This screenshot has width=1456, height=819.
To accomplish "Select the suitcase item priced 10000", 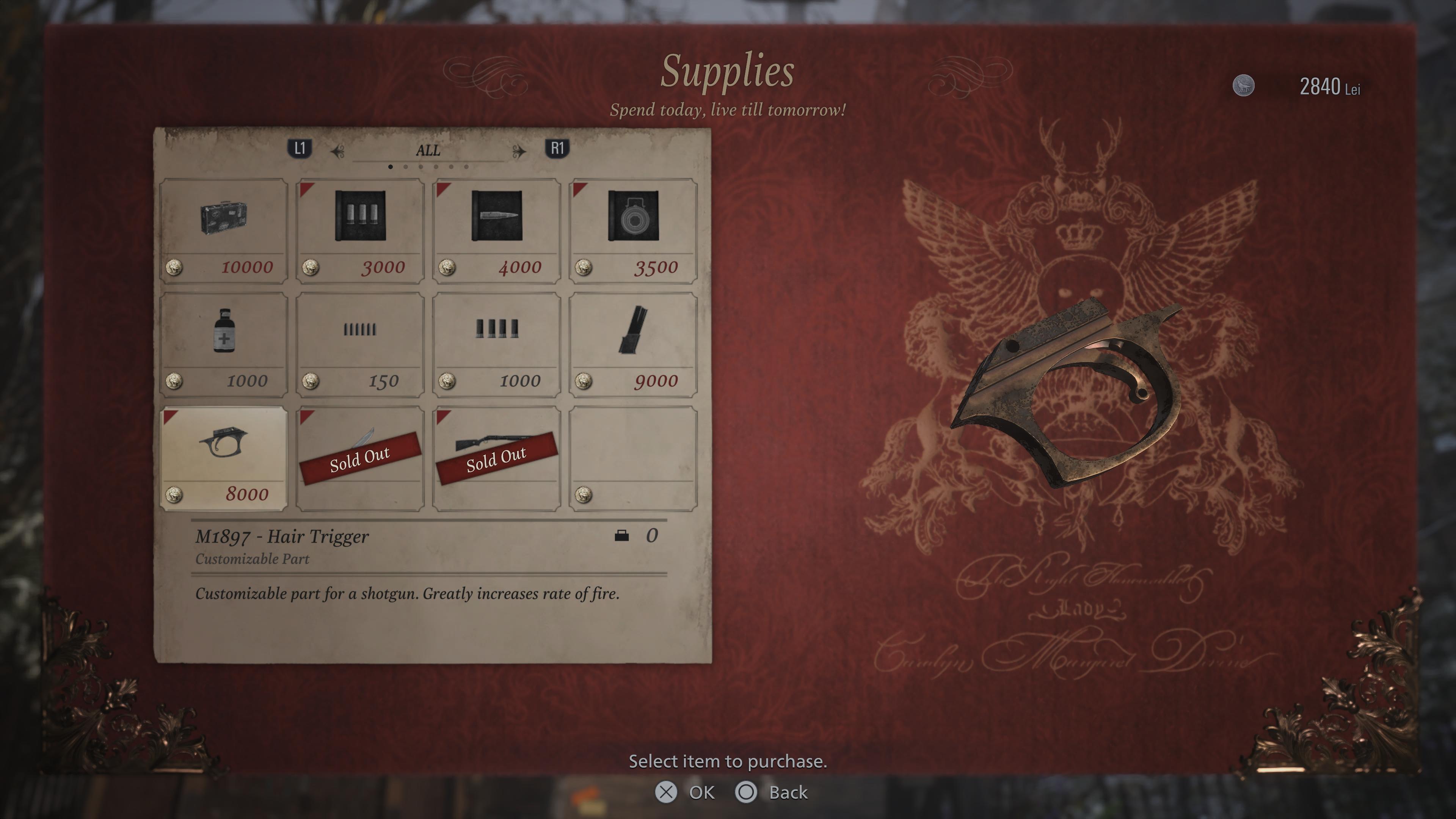I will 223,231.
